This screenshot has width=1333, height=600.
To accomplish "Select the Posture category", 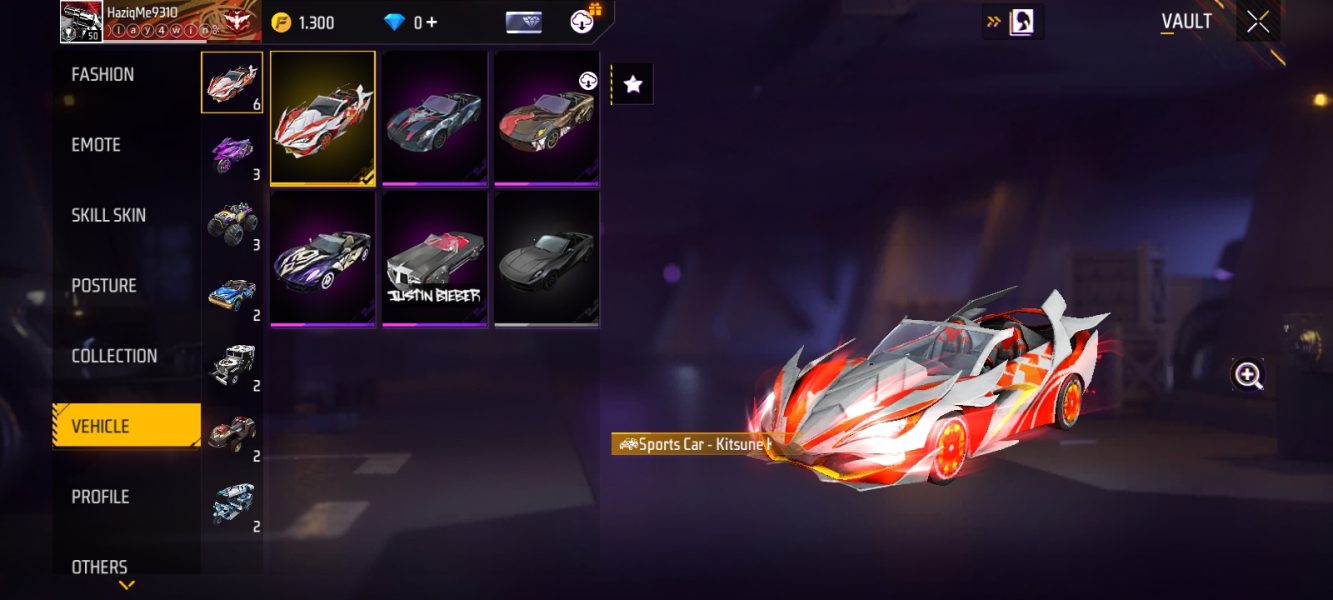I will pyautogui.click(x=104, y=286).
